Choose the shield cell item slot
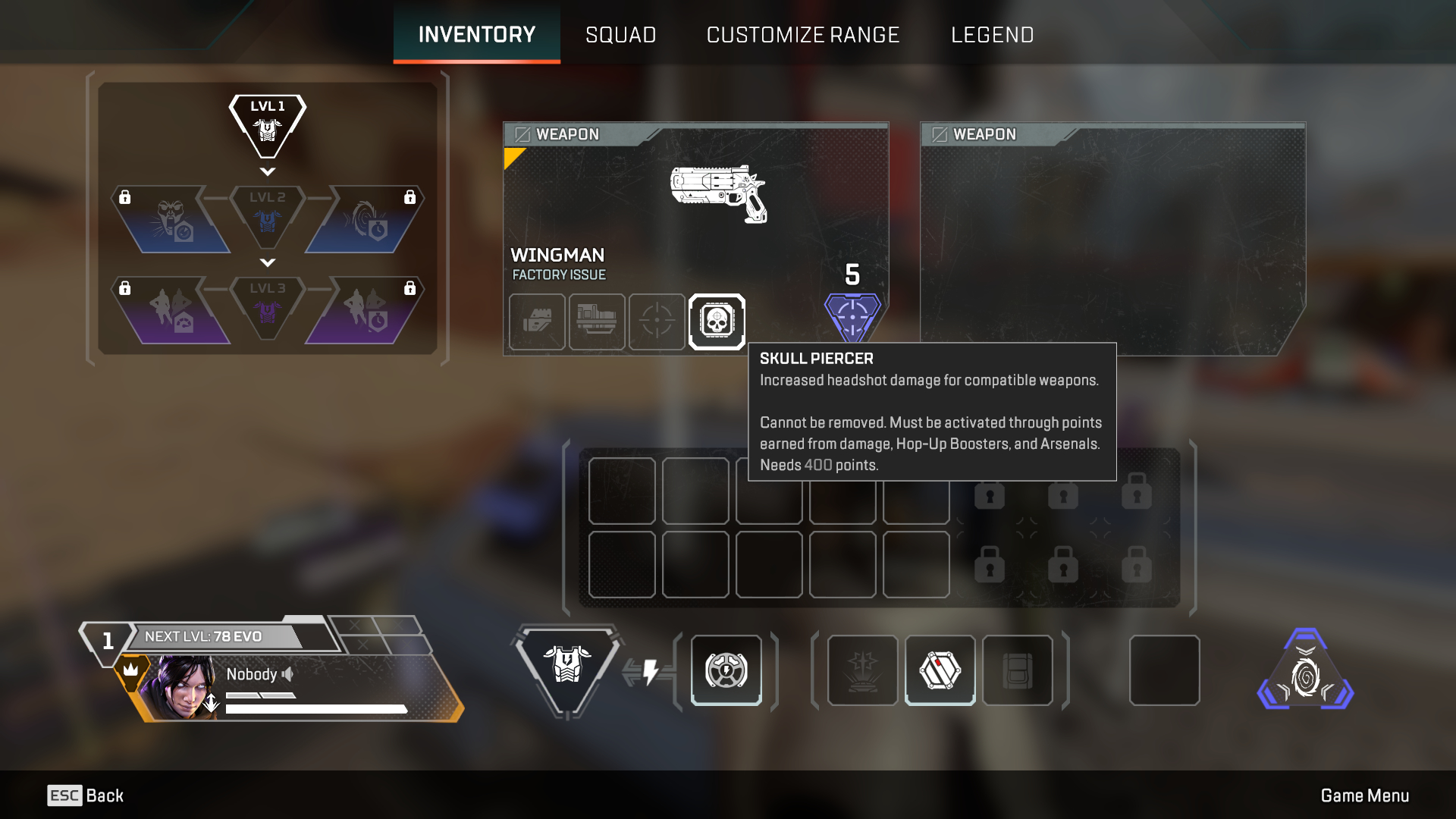 click(x=726, y=670)
